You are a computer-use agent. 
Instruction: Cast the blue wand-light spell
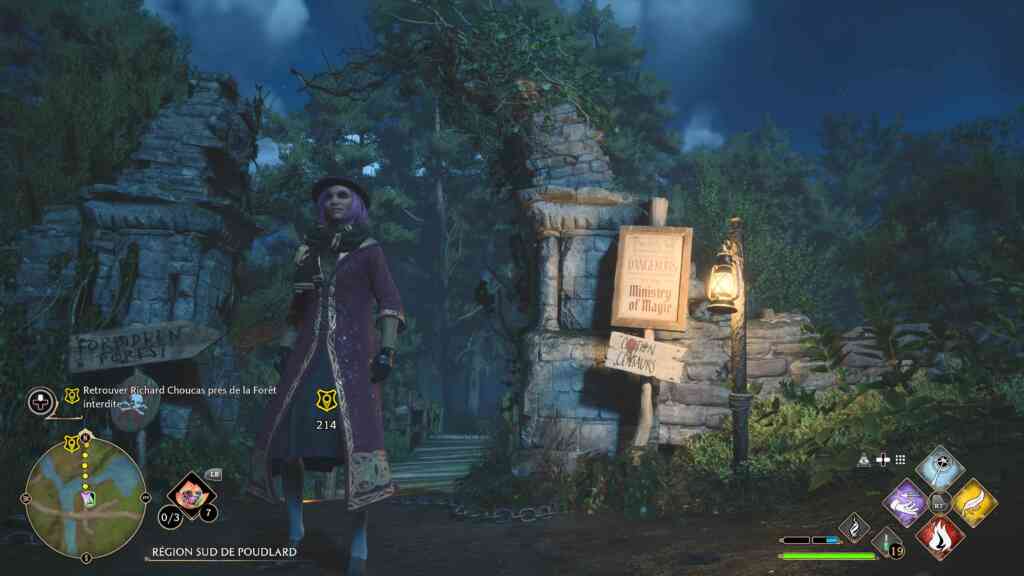point(939,467)
